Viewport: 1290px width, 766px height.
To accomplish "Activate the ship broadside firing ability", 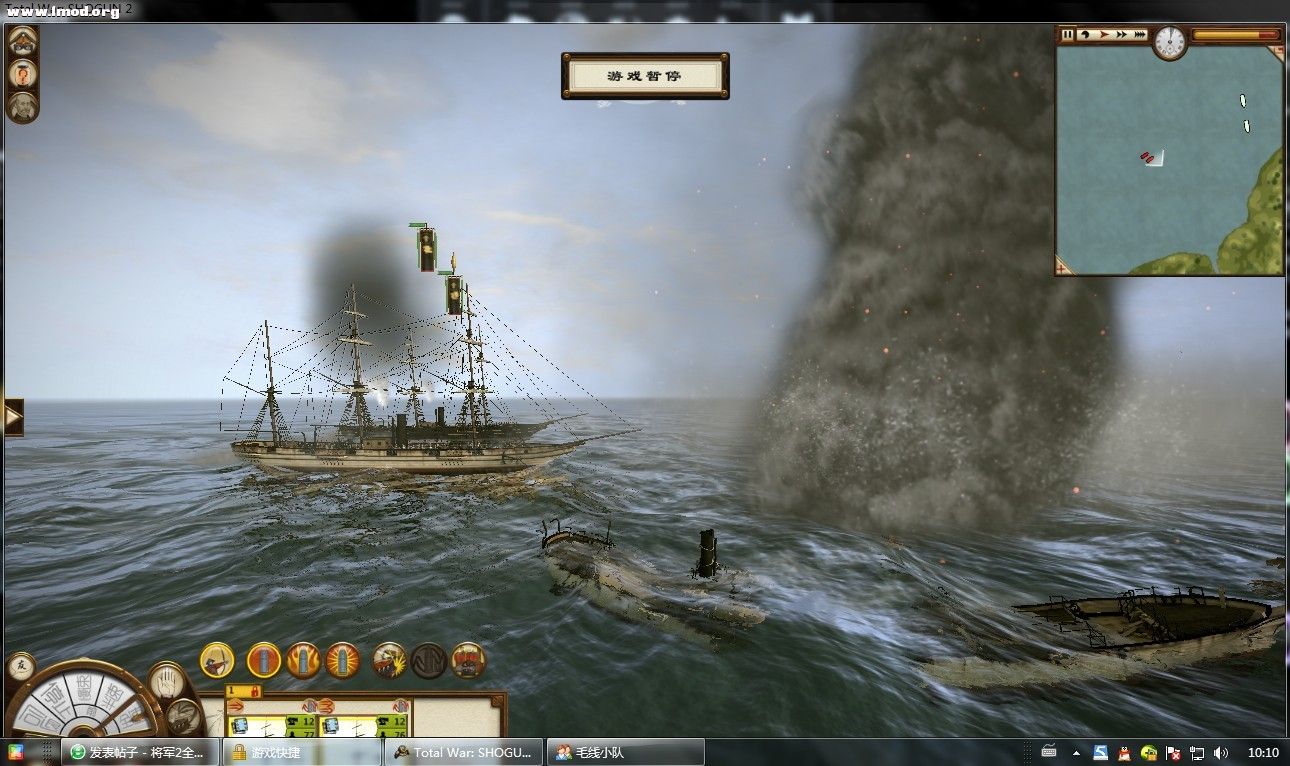I will 389,660.
